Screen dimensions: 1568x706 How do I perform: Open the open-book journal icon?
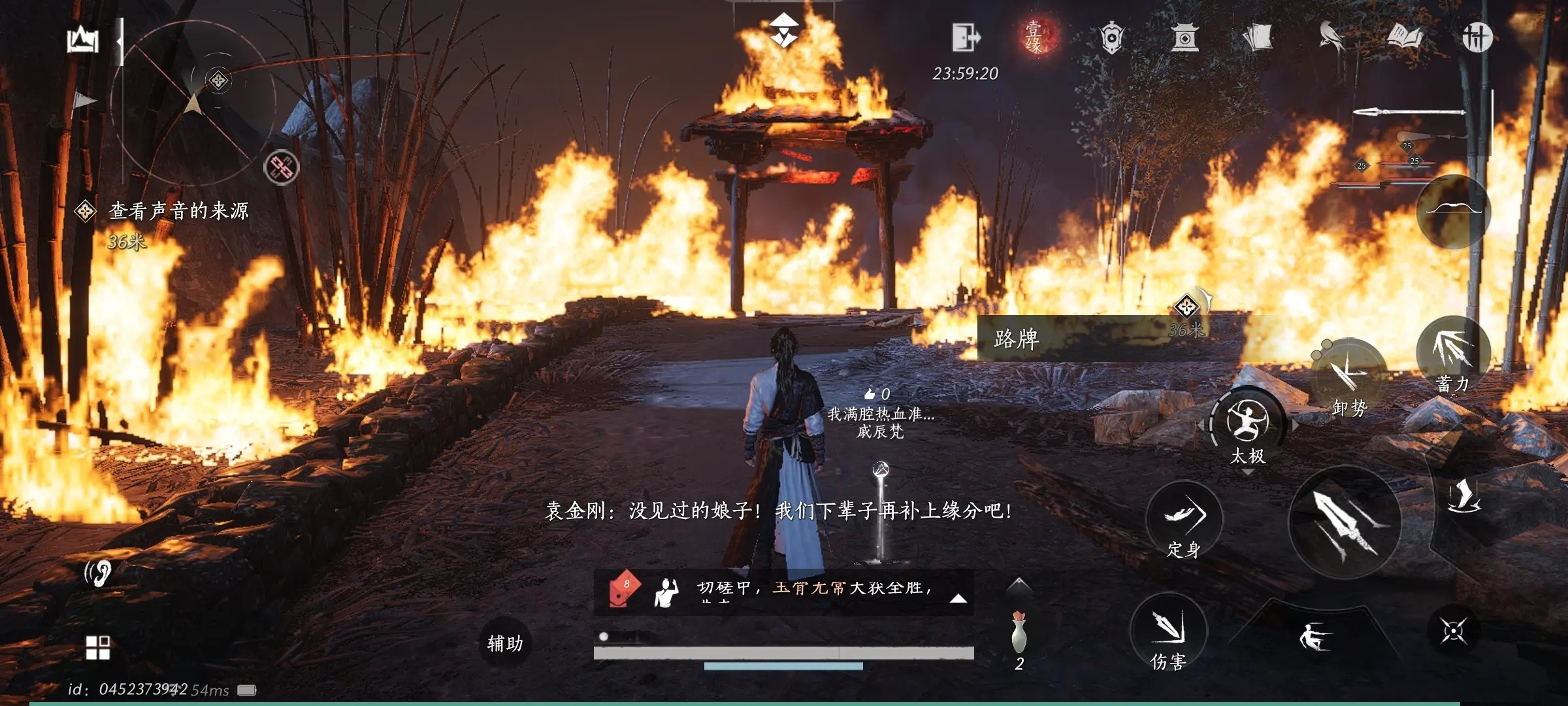coord(1405,37)
